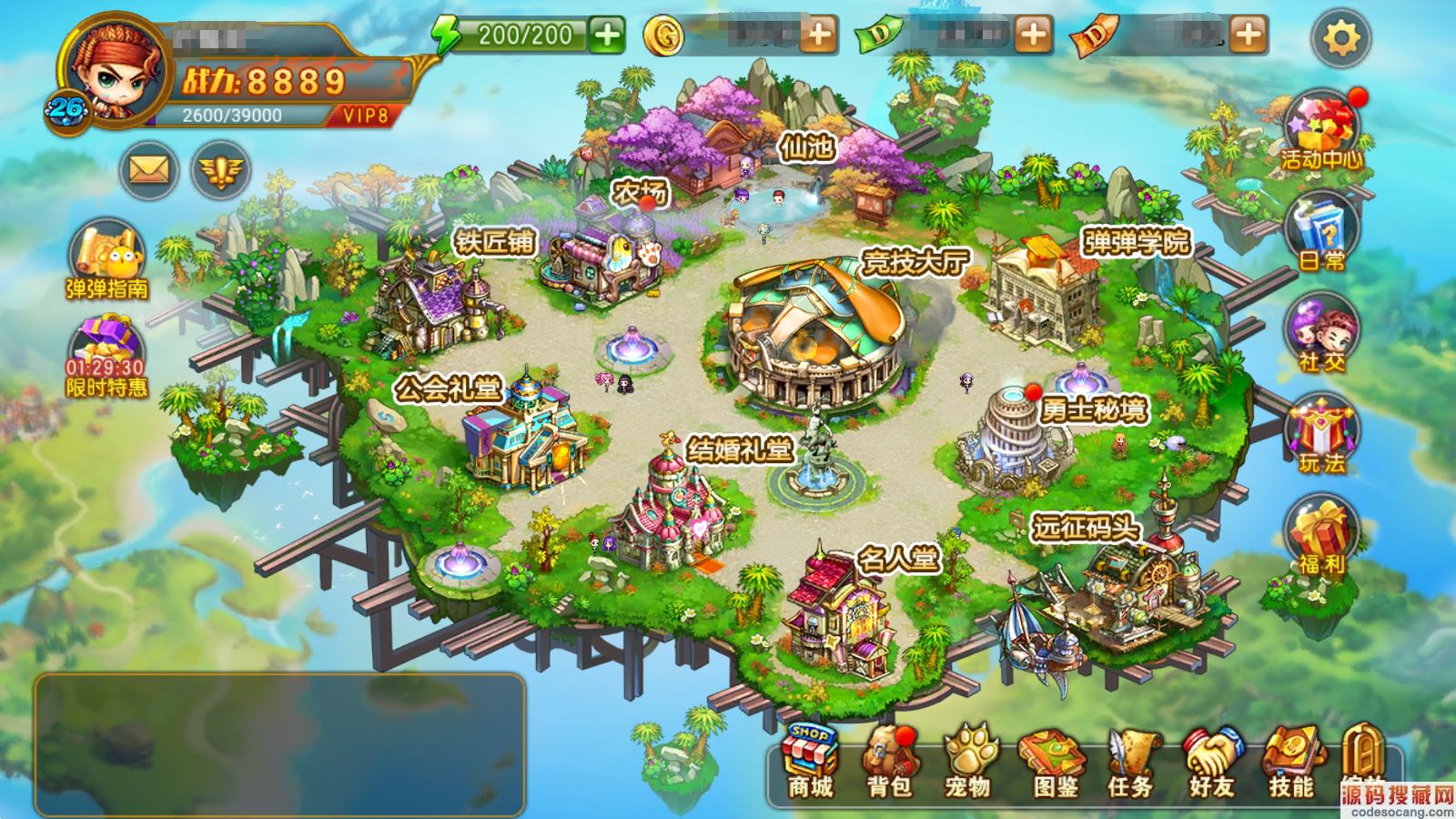The image size is (1456, 819).
Task: Open the 弹弹指南 guide
Action: pyautogui.click(x=106, y=259)
